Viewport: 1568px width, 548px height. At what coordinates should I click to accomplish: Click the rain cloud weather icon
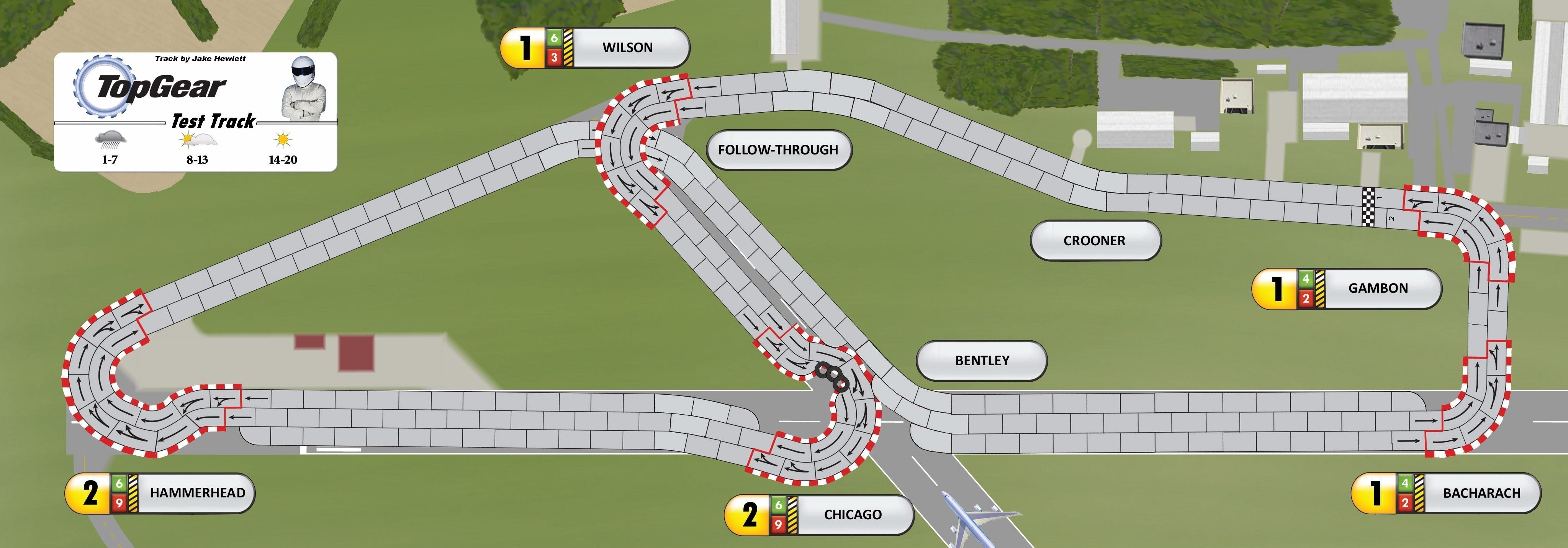[111, 139]
